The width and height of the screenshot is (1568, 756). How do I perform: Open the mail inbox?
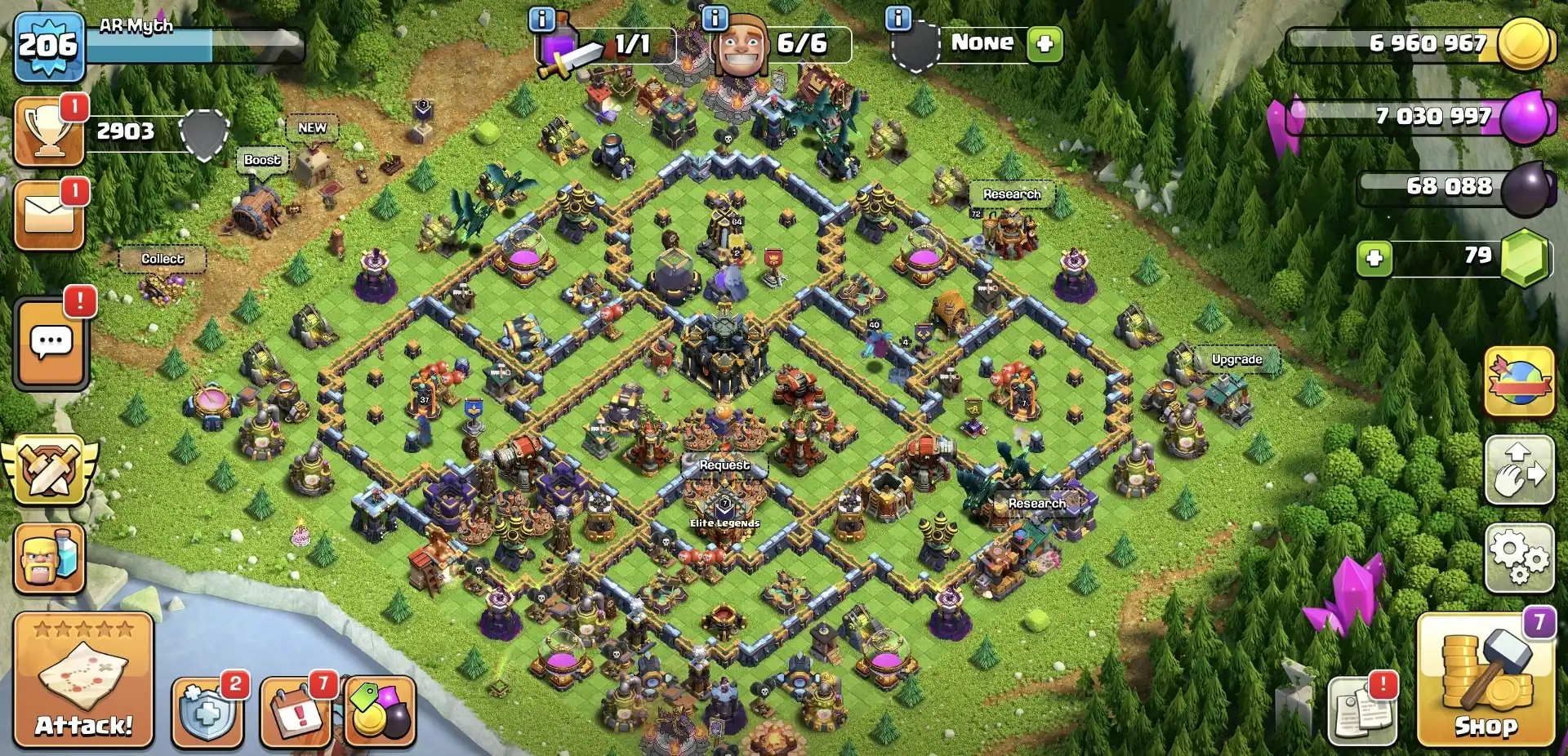click(47, 214)
